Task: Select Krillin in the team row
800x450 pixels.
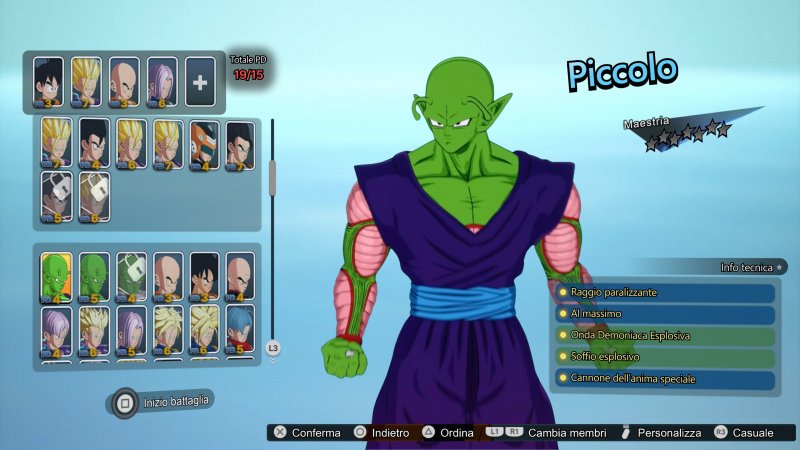Action: 124,82
